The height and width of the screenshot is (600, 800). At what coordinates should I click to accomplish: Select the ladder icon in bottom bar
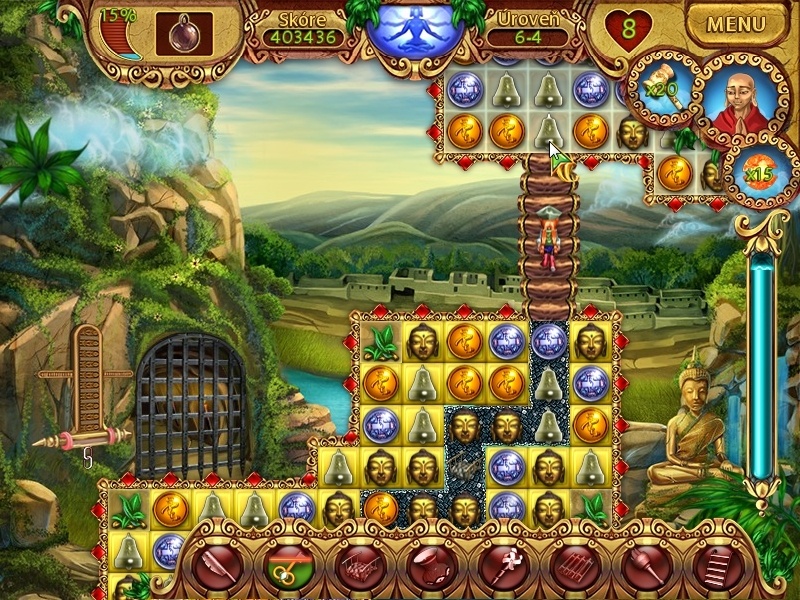click(715, 567)
